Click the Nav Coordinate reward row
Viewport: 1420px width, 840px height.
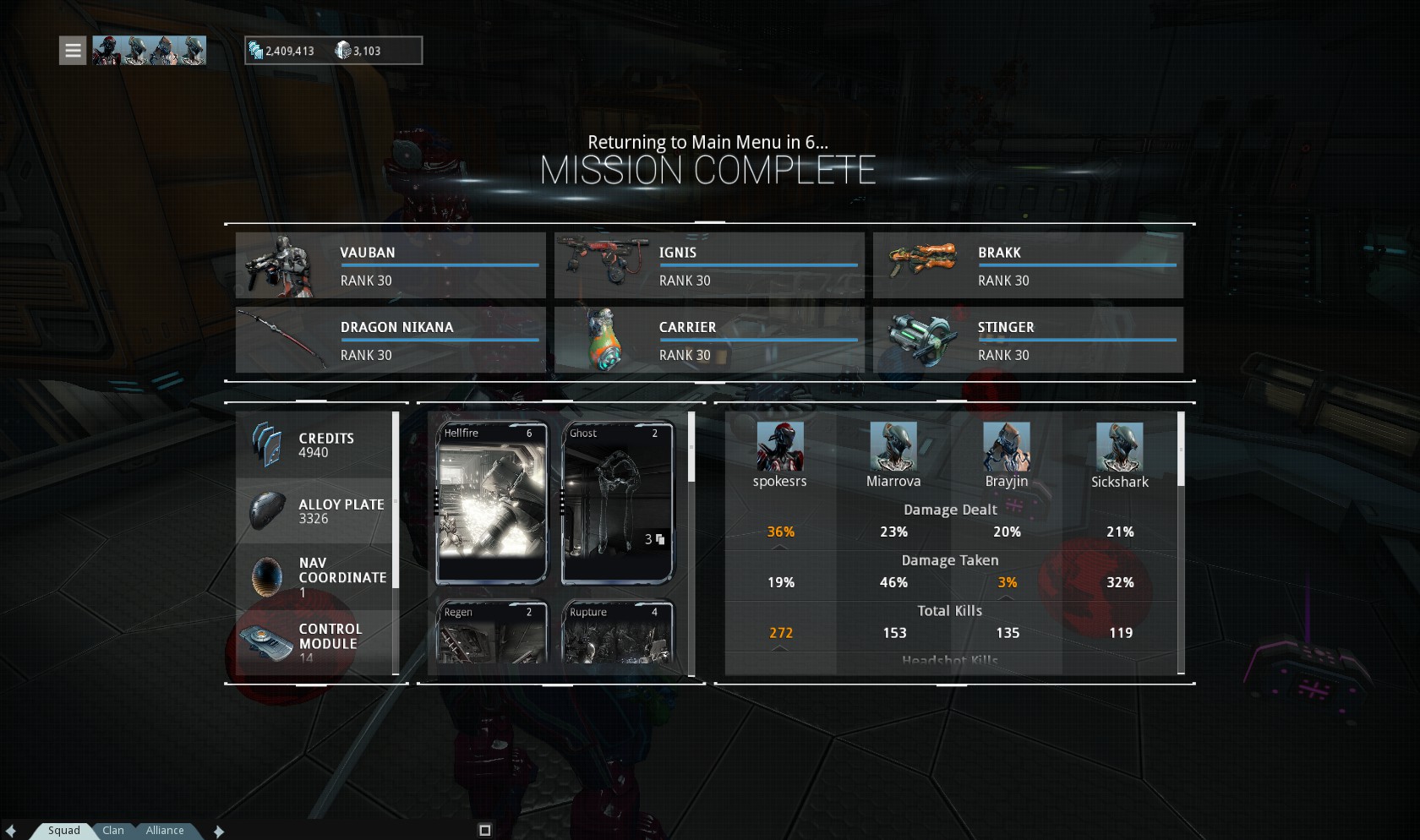[314, 577]
